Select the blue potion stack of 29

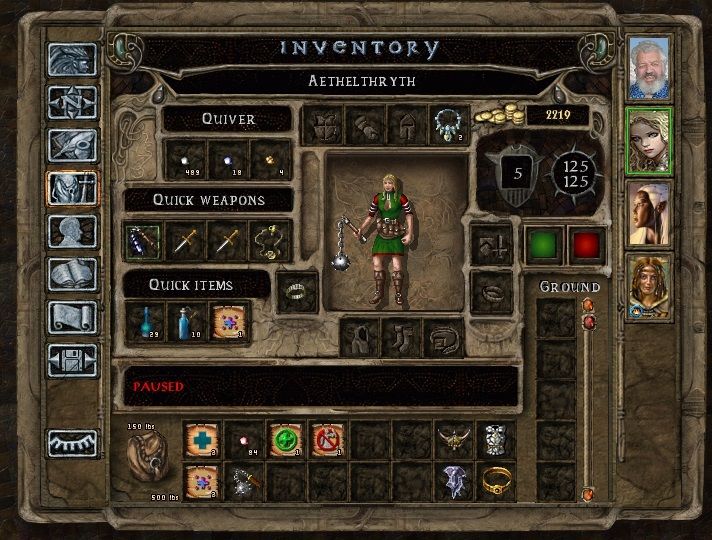point(144,321)
